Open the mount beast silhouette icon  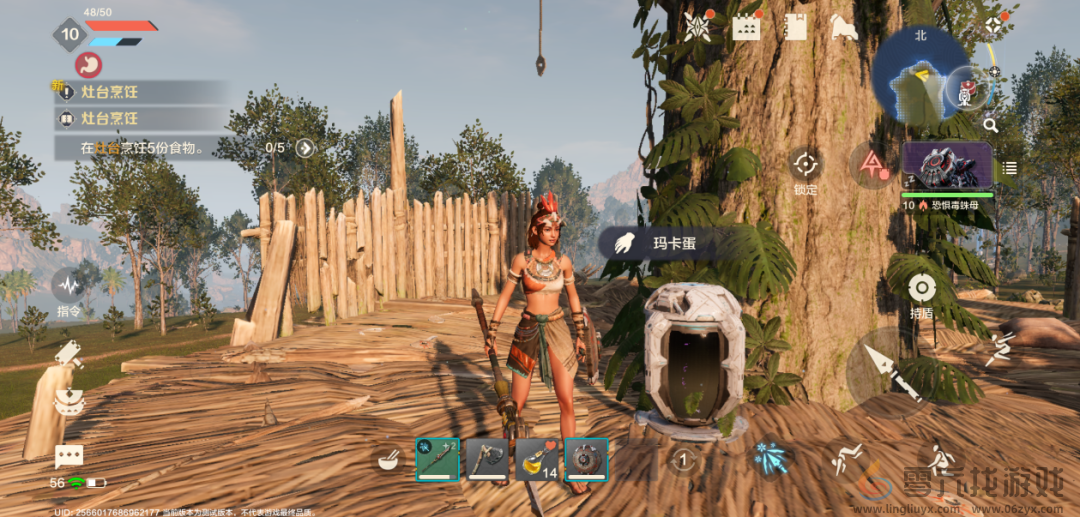click(x=844, y=27)
